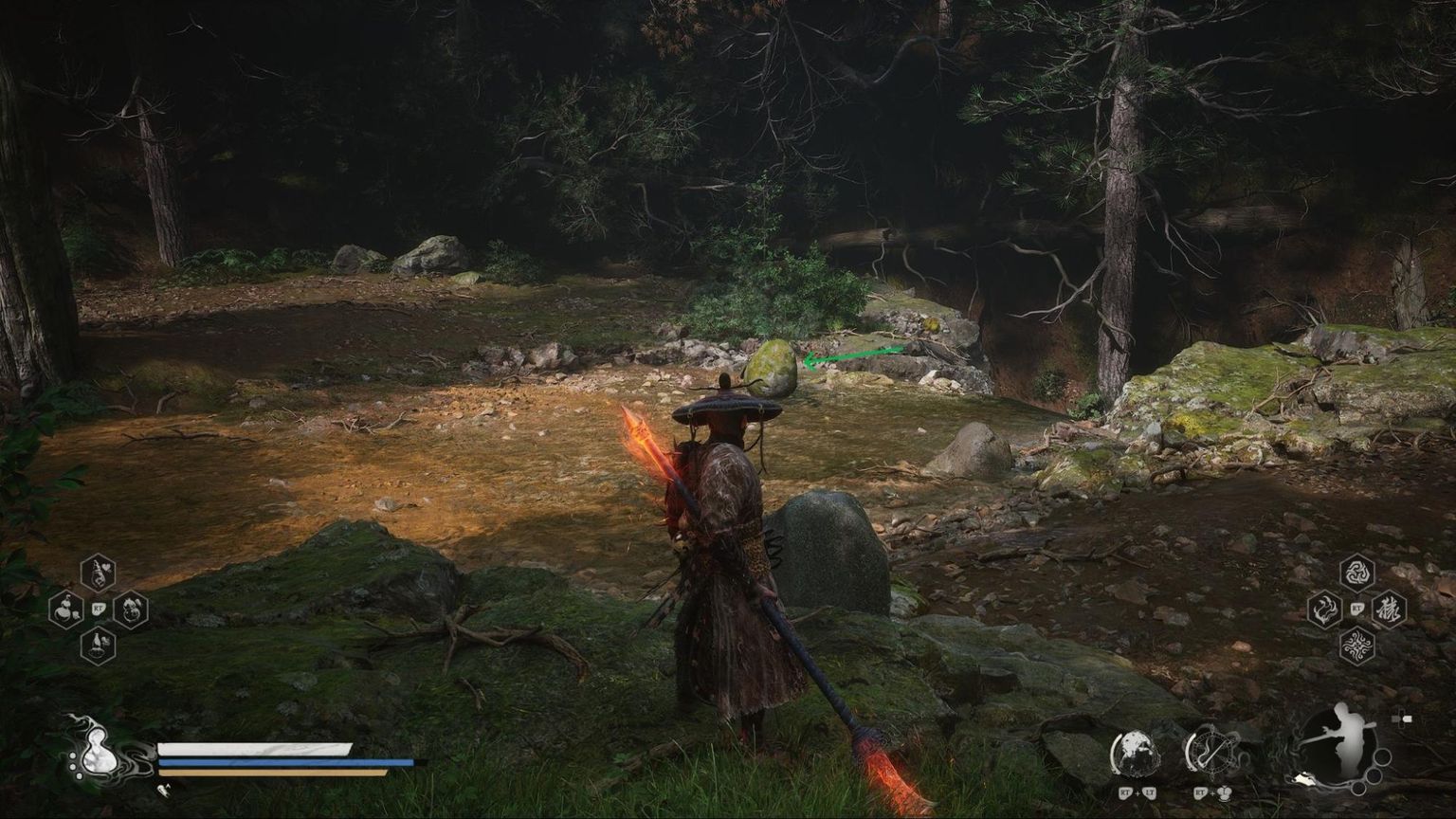Screen dimensions: 1456x819
Task: Select the swirling wind spell hexagon icon
Action: tap(1356, 573)
